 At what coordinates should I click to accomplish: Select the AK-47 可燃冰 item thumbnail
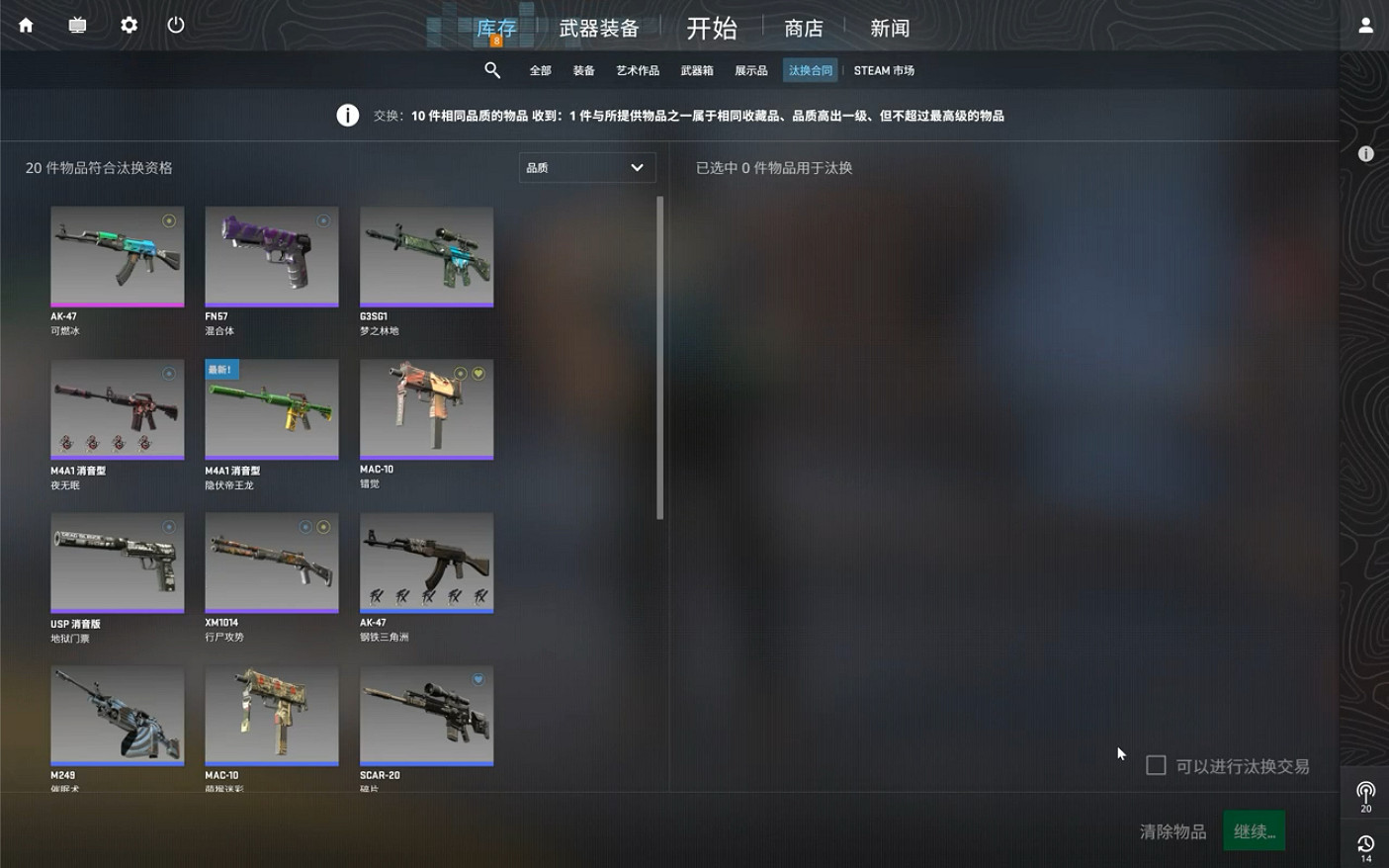[117, 256]
